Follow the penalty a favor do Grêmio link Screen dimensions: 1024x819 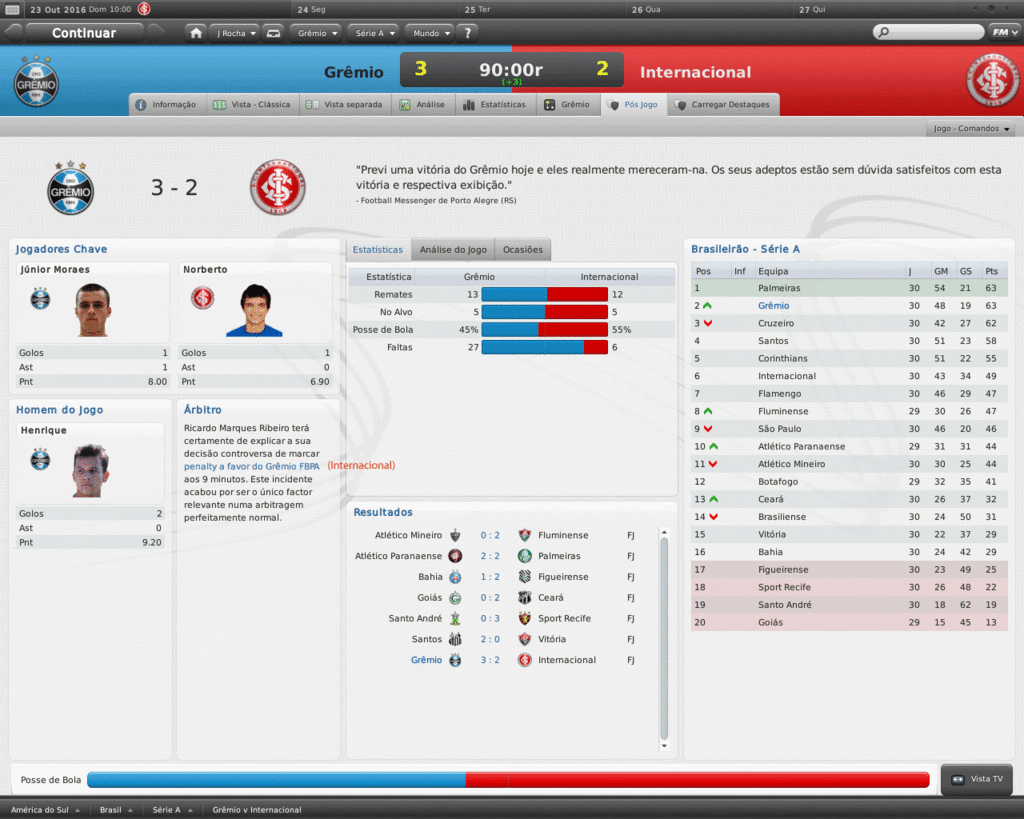point(251,466)
